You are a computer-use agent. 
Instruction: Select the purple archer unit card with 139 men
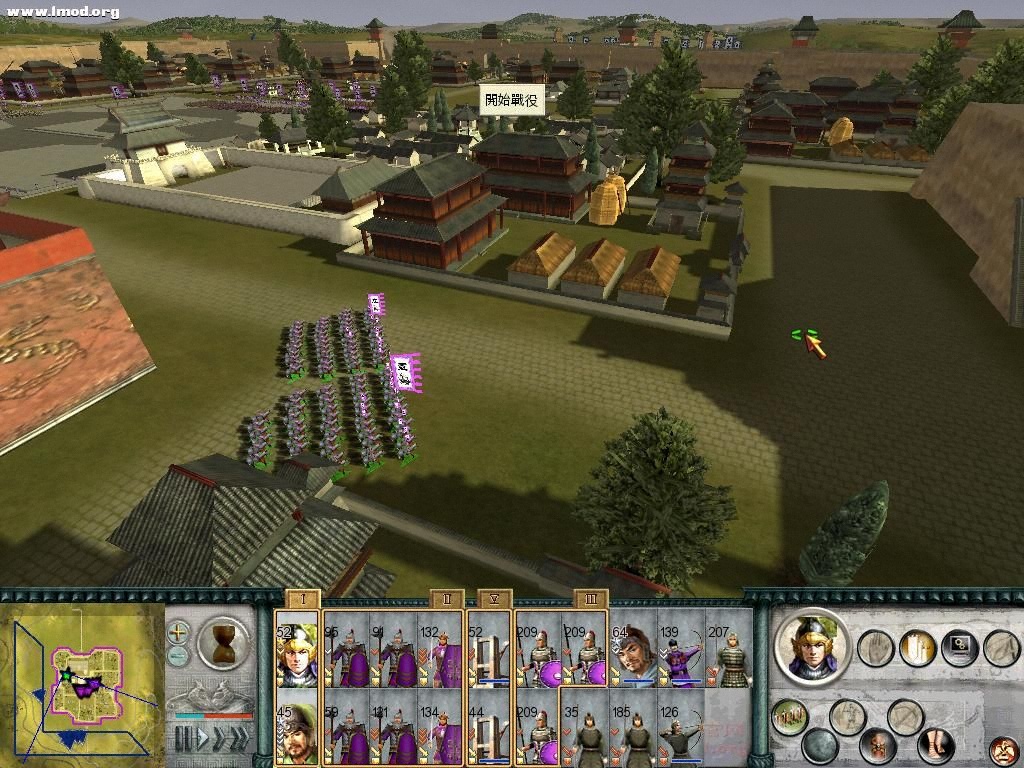(681, 654)
